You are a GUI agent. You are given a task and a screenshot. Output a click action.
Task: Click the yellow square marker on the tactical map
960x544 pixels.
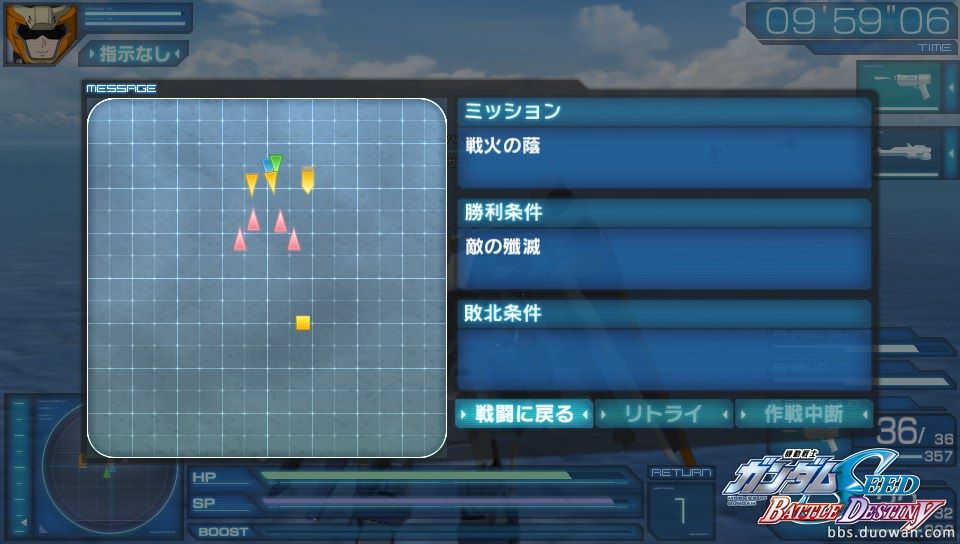pyautogui.click(x=303, y=323)
